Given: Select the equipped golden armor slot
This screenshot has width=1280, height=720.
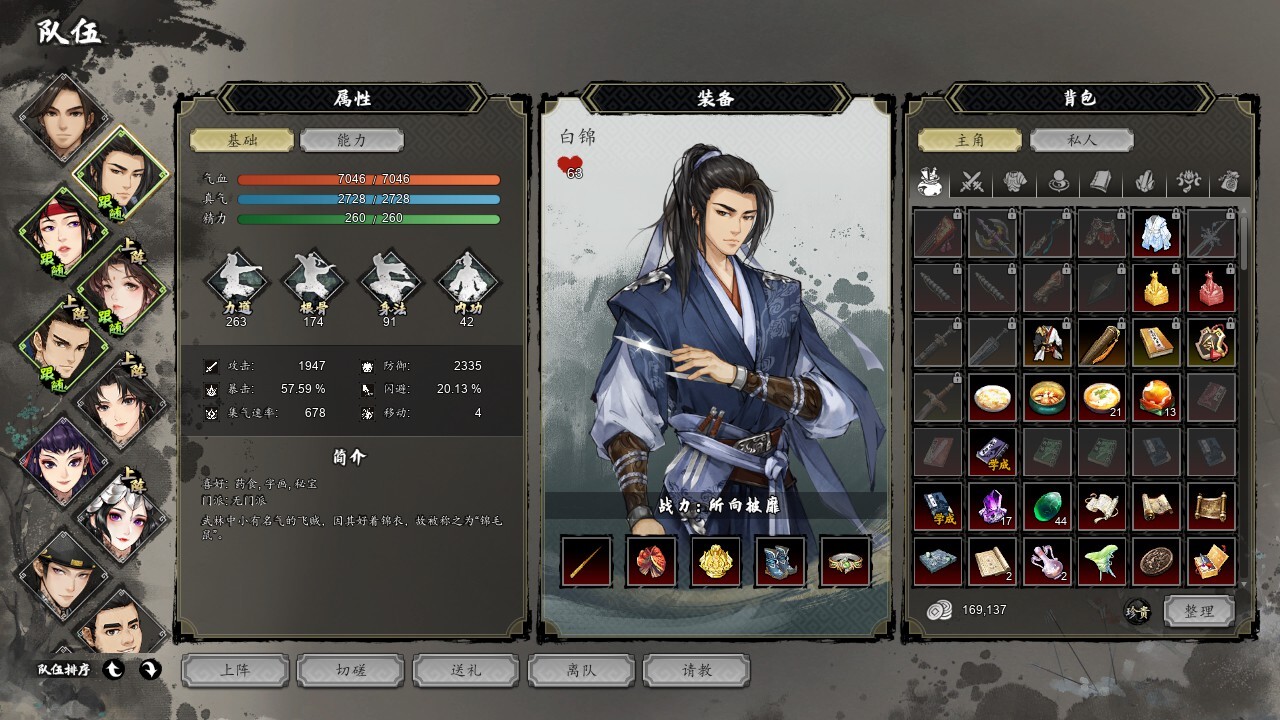Looking at the screenshot, I should click(716, 561).
